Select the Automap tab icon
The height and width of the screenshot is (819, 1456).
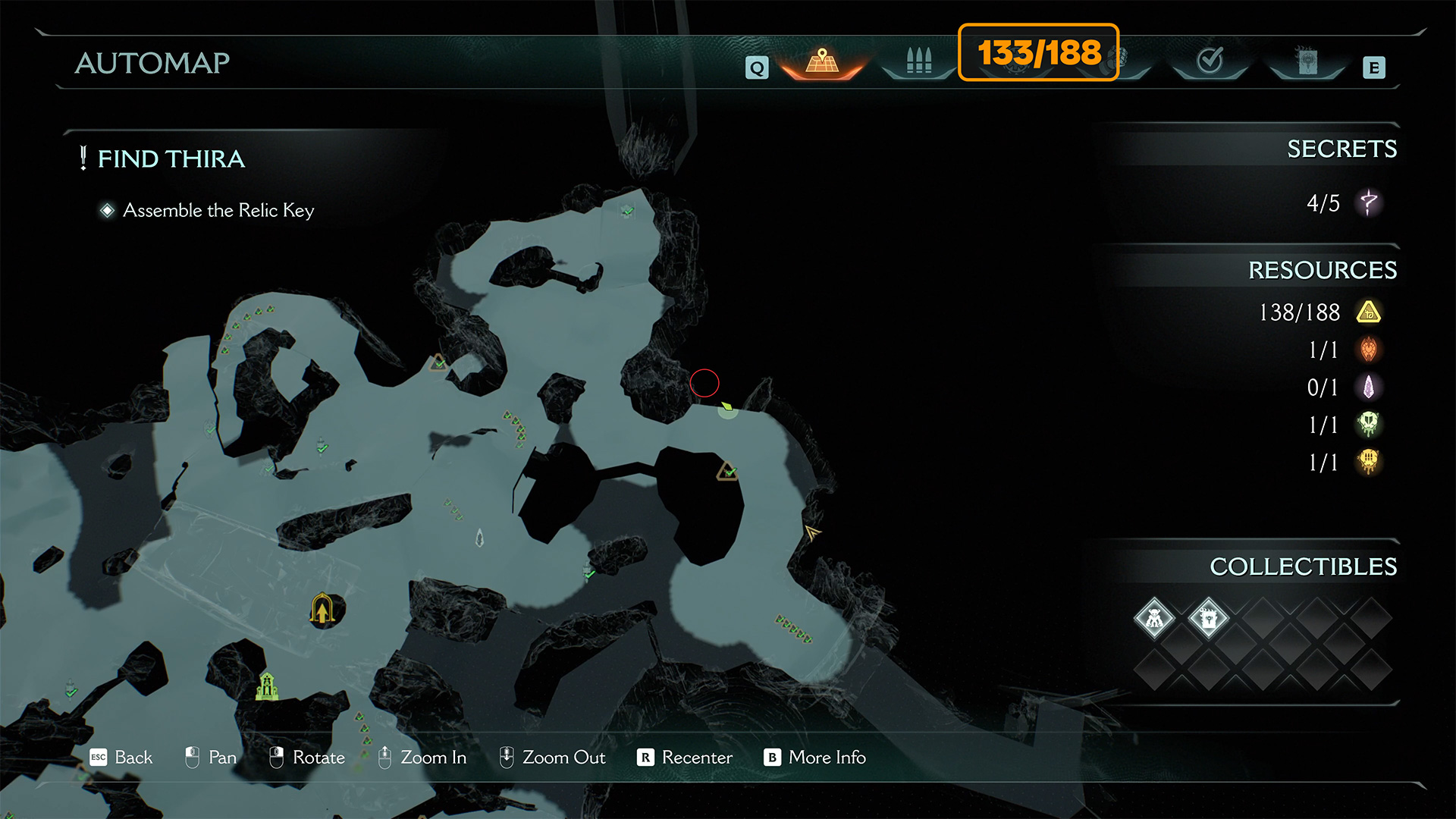[x=822, y=61]
